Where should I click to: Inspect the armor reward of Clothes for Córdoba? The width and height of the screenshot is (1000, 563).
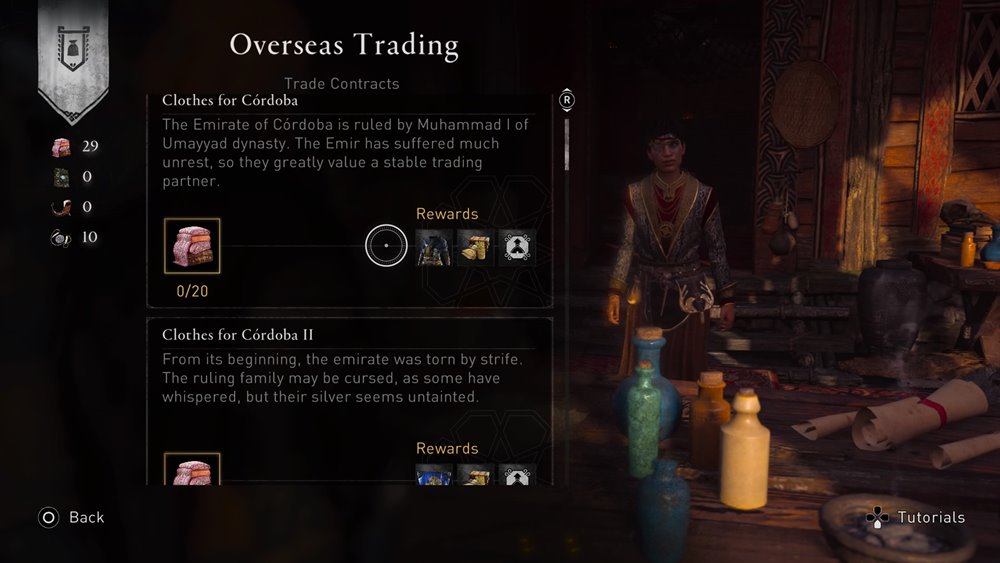(434, 247)
